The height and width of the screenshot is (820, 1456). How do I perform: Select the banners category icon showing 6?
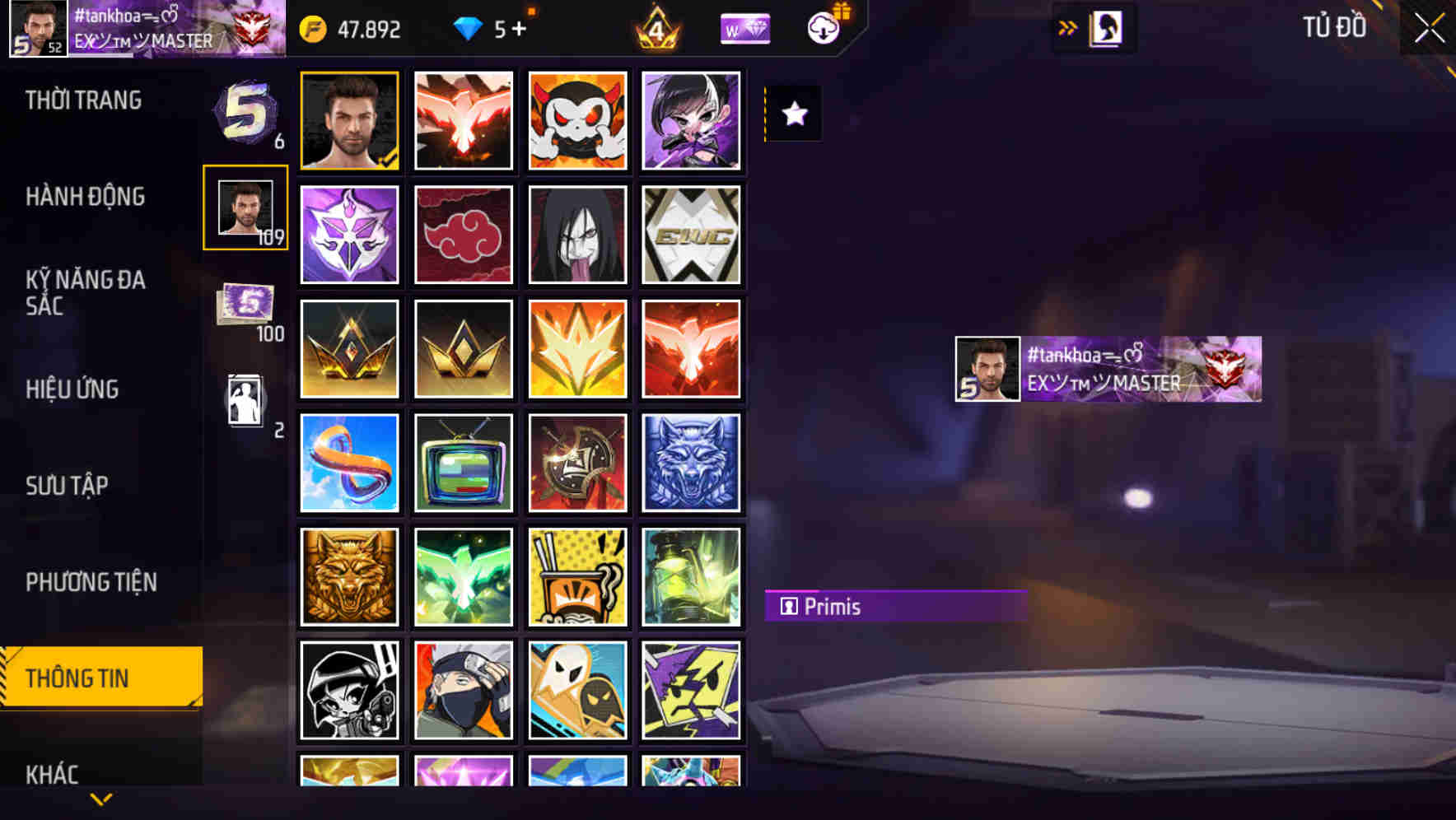coord(243,115)
